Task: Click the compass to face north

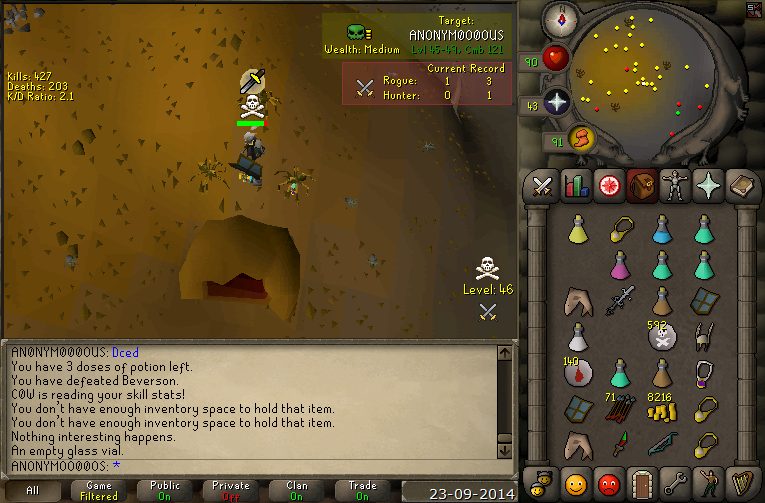Action: [558, 18]
